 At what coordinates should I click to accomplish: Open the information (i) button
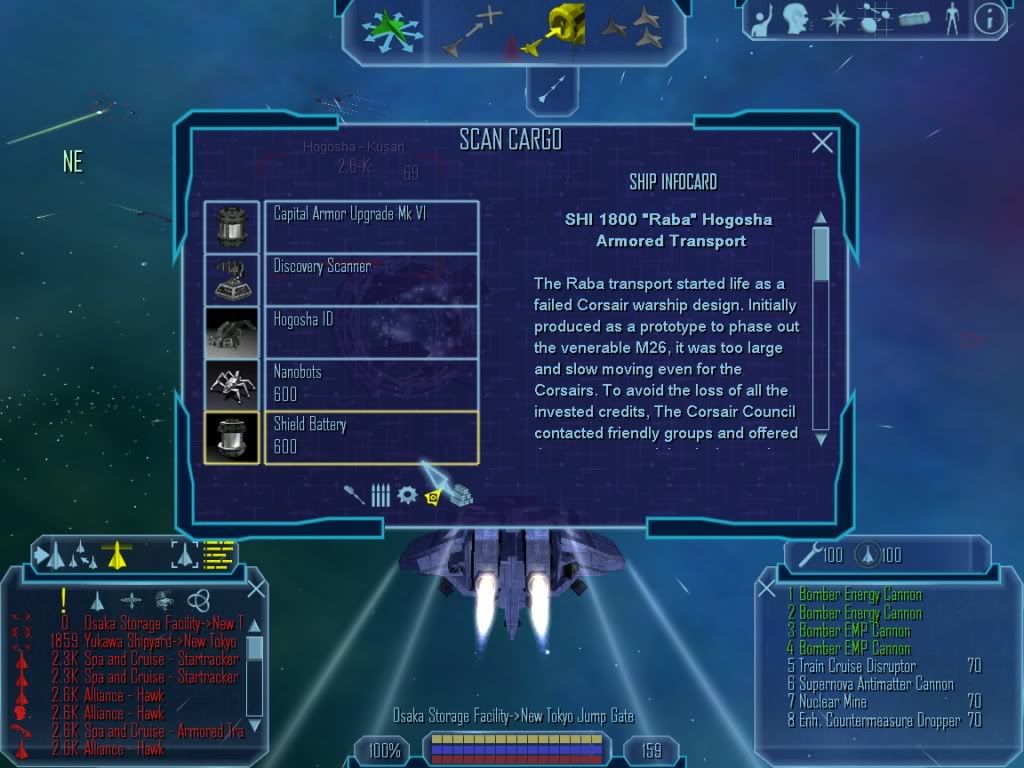click(989, 18)
